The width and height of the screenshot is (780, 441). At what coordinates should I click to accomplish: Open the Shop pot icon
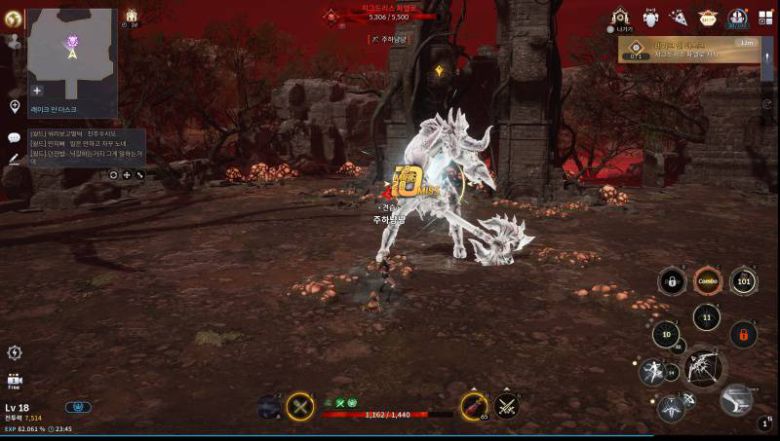coord(708,18)
